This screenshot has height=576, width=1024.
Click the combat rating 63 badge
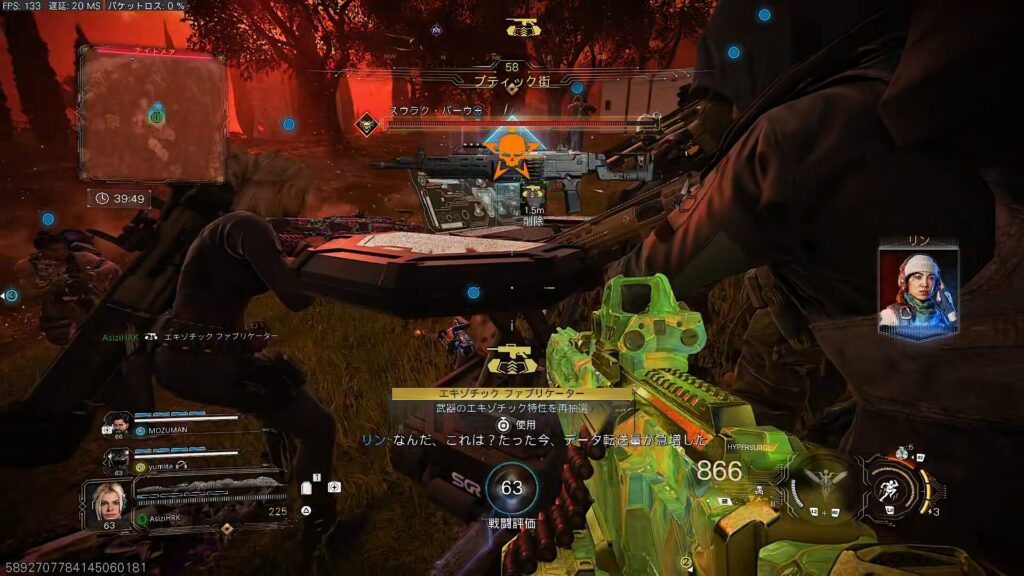511,488
